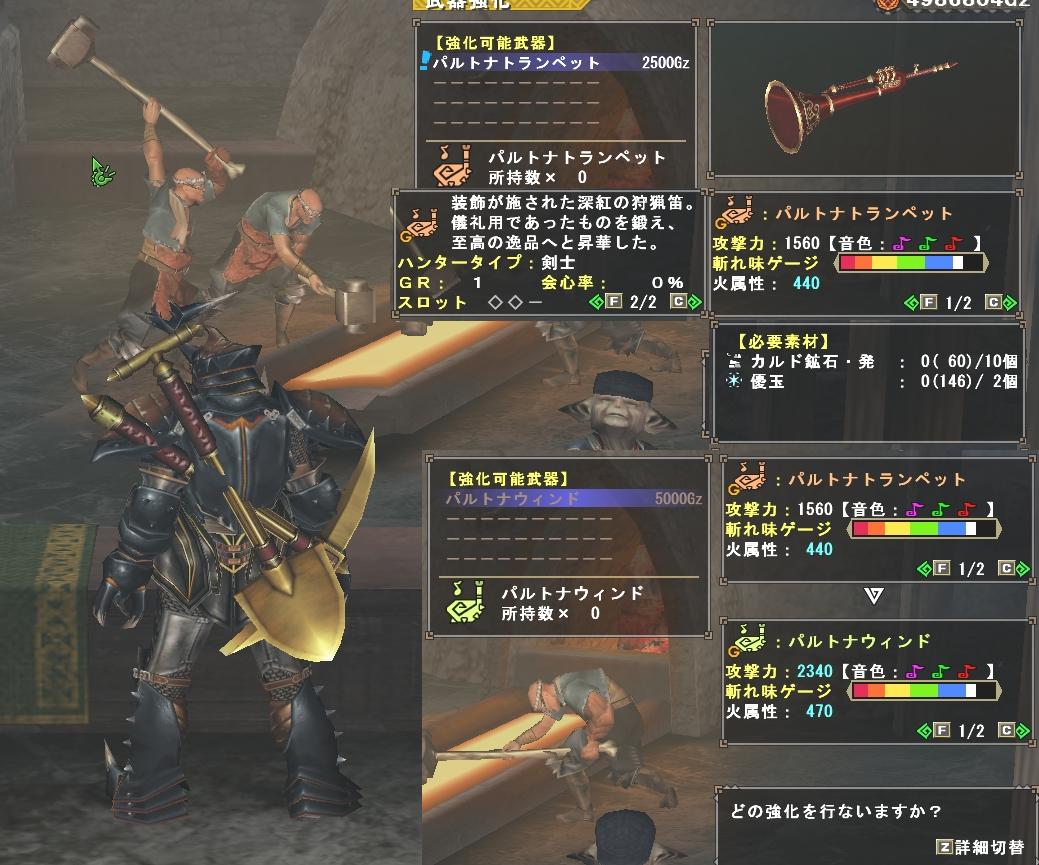The width and height of the screenshot is (1039, 865).
Task: Go to next page of the 2/2 description panel
Action: click(x=679, y=301)
